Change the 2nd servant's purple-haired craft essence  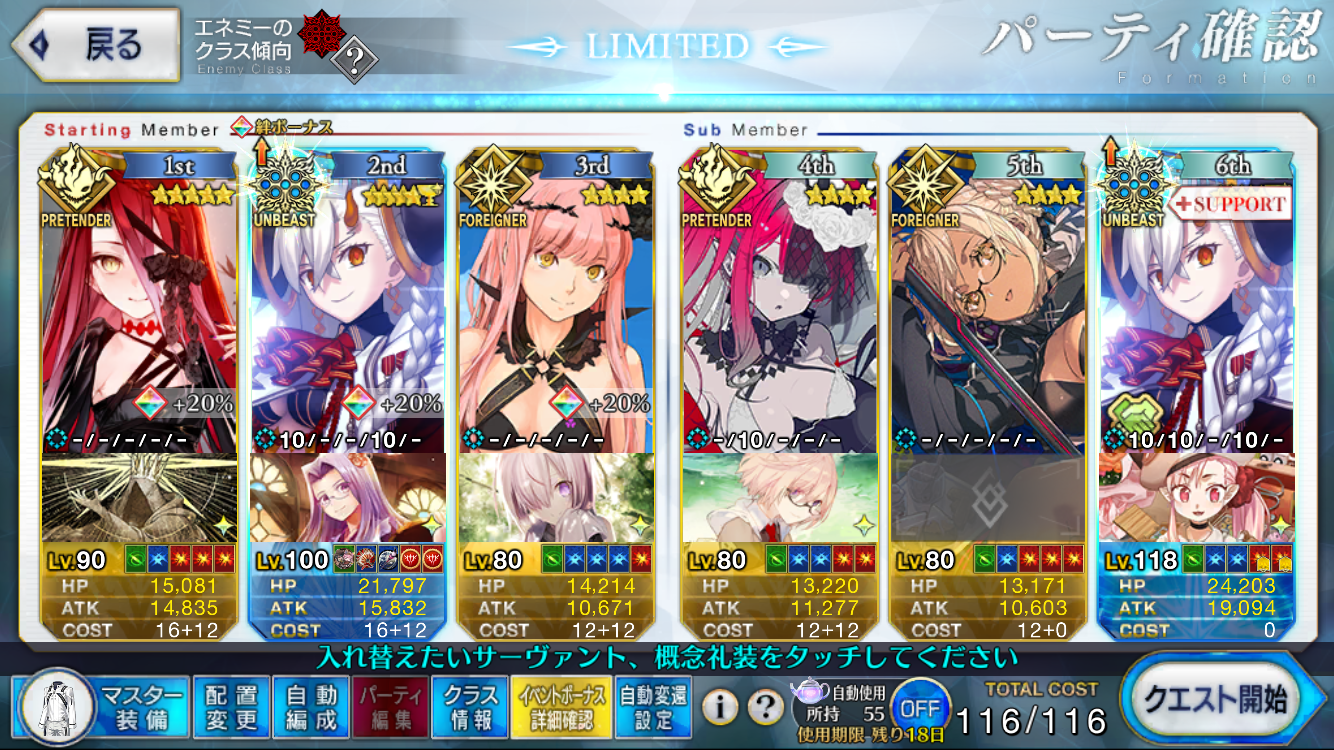(x=347, y=498)
